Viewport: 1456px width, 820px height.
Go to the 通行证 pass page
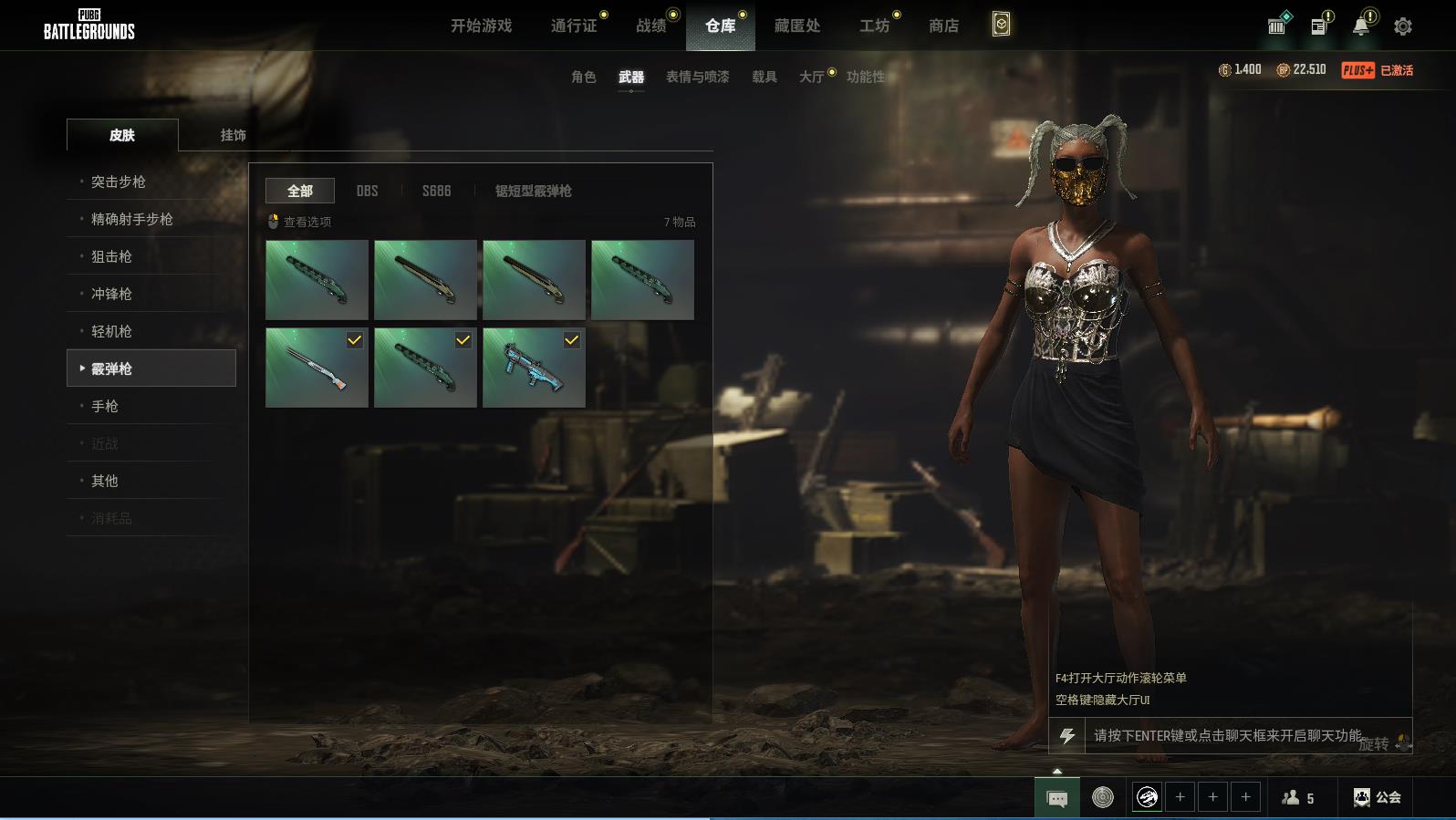click(574, 26)
